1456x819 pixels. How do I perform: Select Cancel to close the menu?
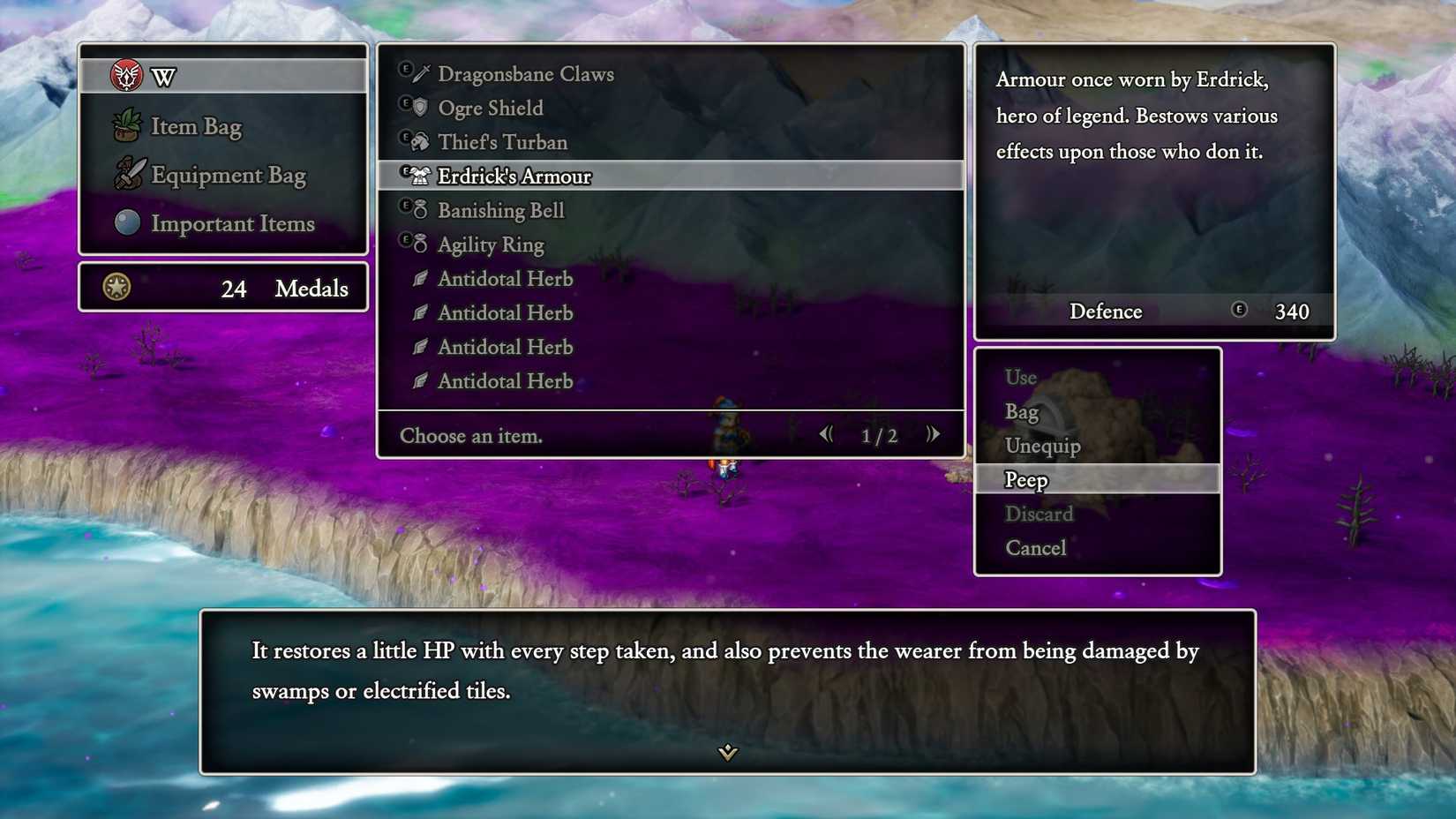click(x=1035, y=547)
